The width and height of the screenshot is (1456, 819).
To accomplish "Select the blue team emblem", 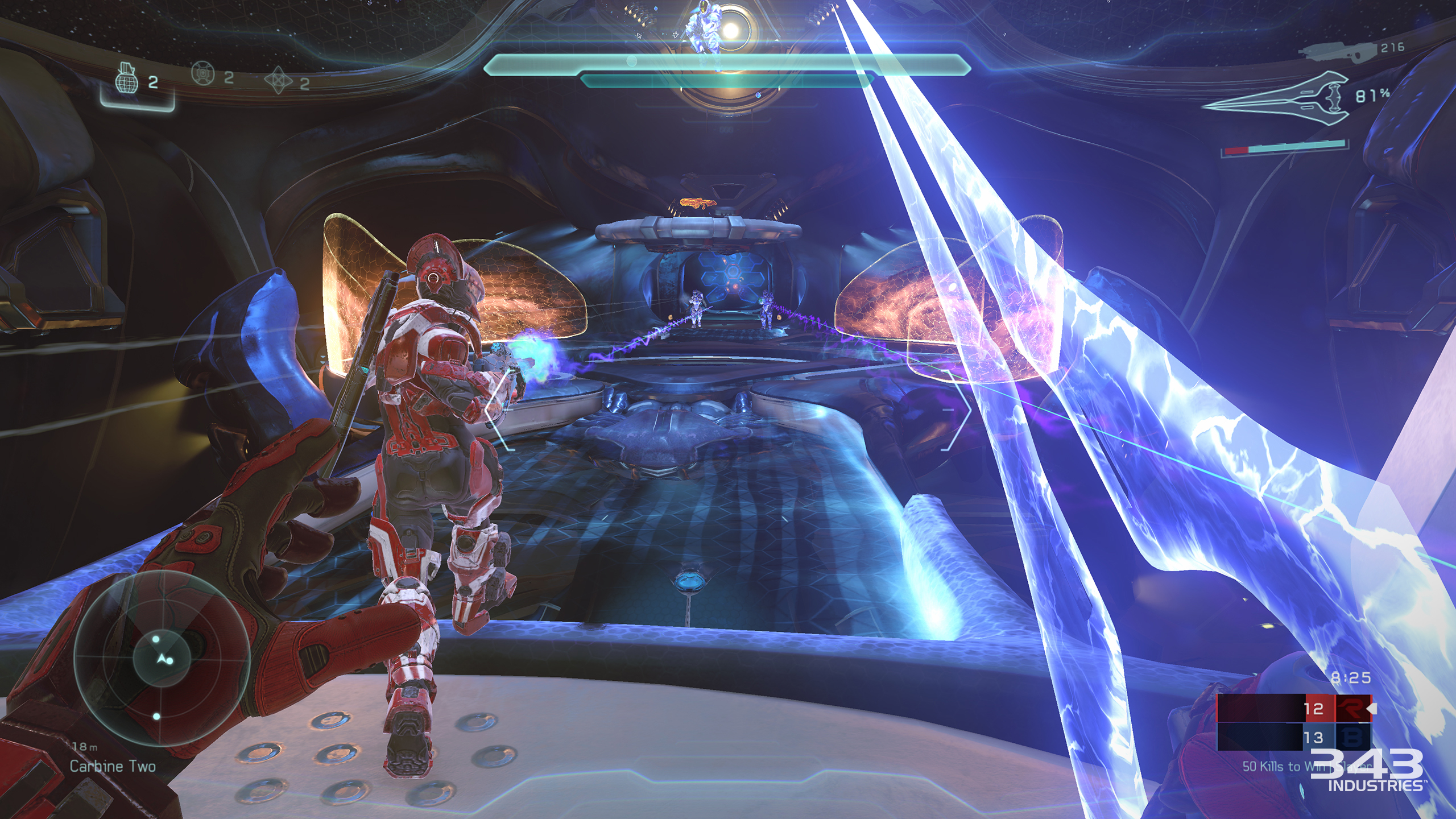I will [x=1352, y=738].
